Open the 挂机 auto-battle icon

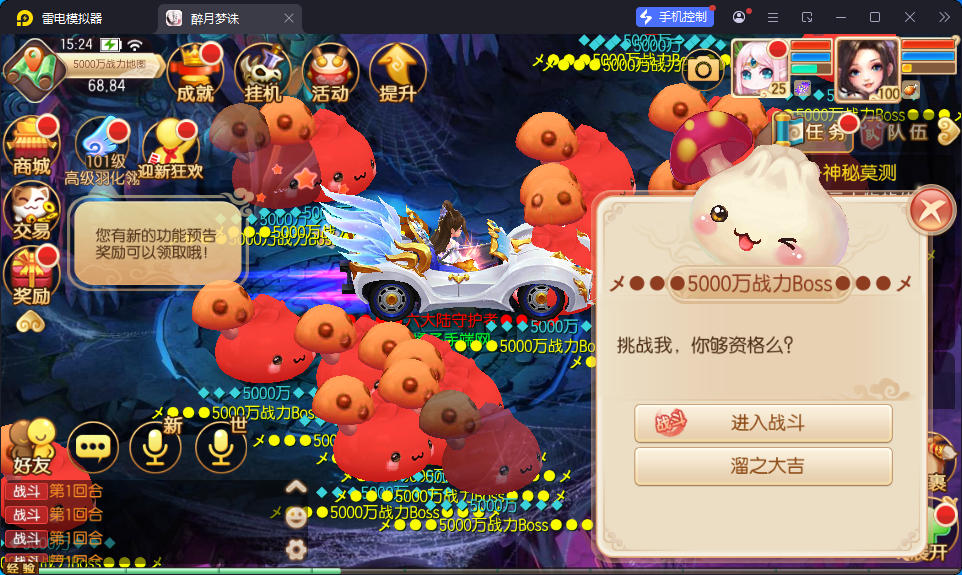pyautogui.click(x=263, y=73)
